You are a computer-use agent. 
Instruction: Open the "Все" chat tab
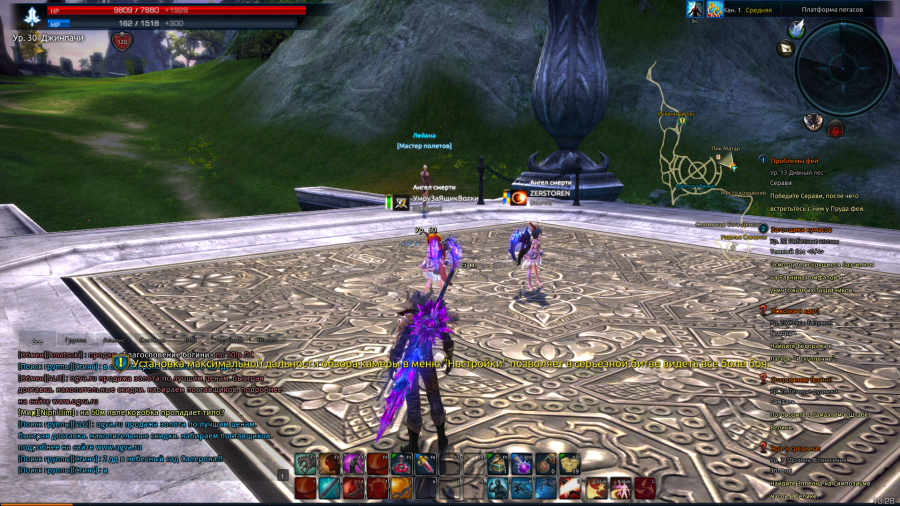point(37,340)
